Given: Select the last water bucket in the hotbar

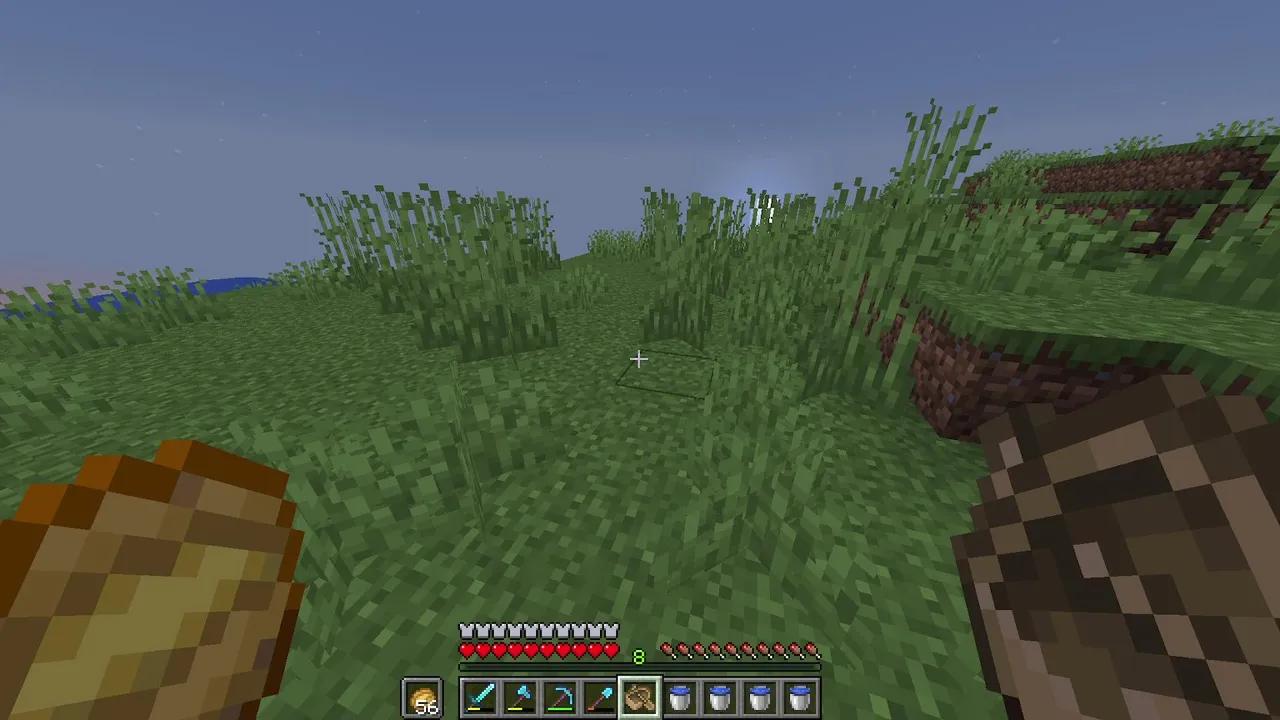Looking at the screenshot, I should click(799, 697).
